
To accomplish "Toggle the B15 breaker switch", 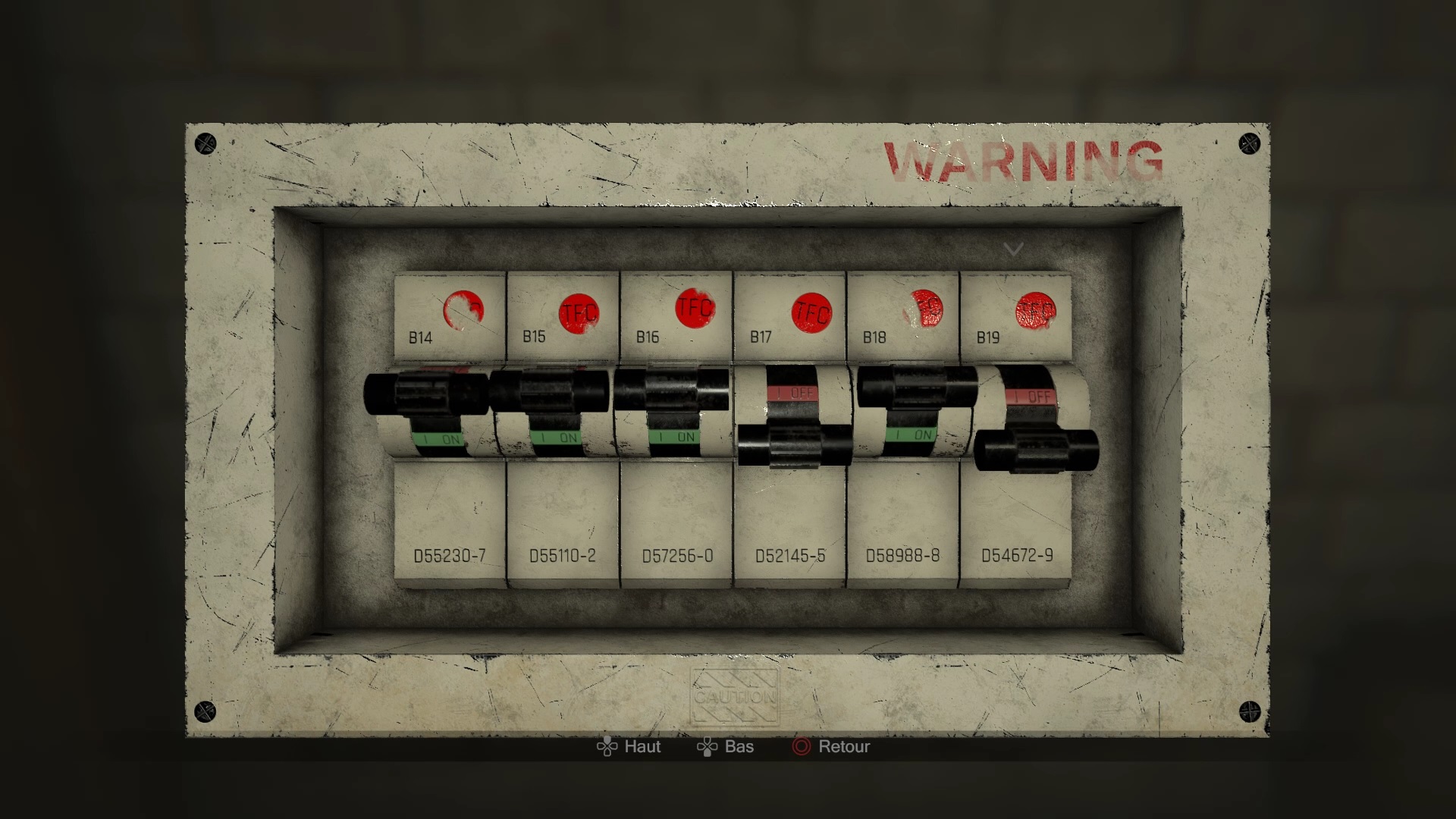I will tap(549, 391).
